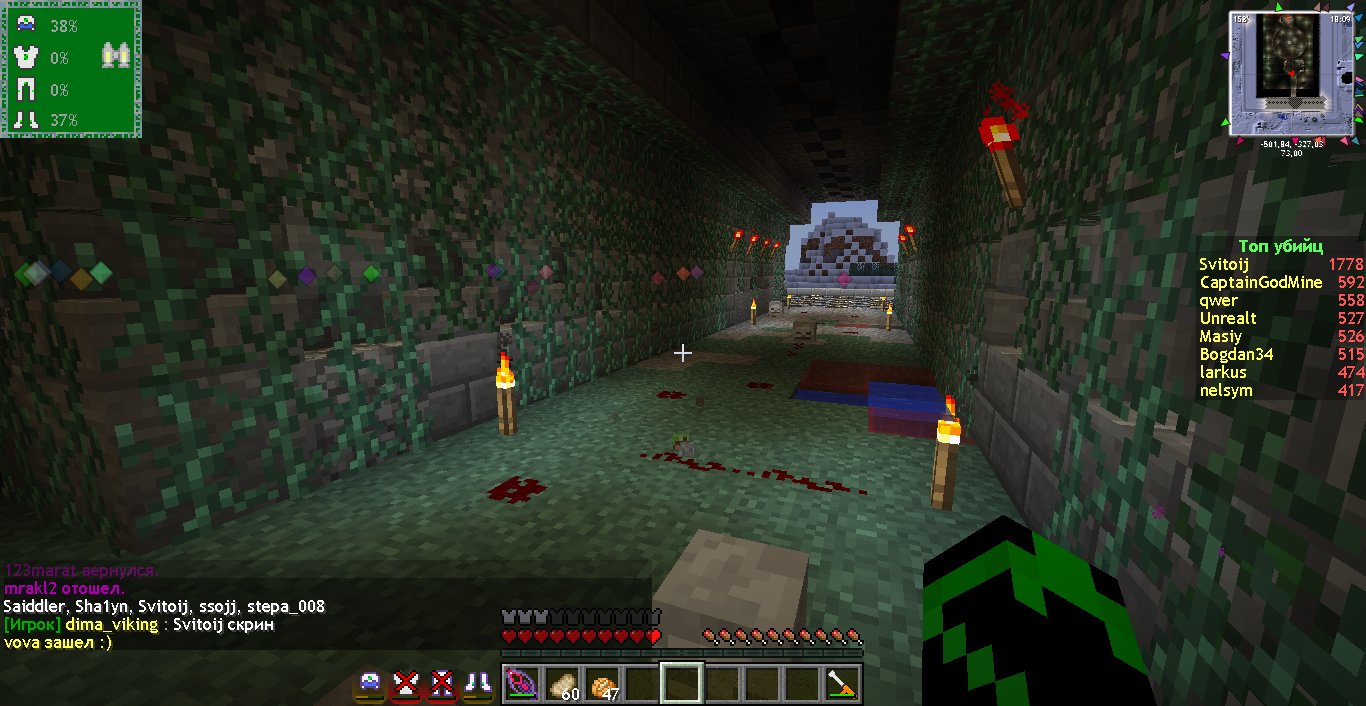
Task: Click the player list line in chat
Action: (x=164, y=606)
